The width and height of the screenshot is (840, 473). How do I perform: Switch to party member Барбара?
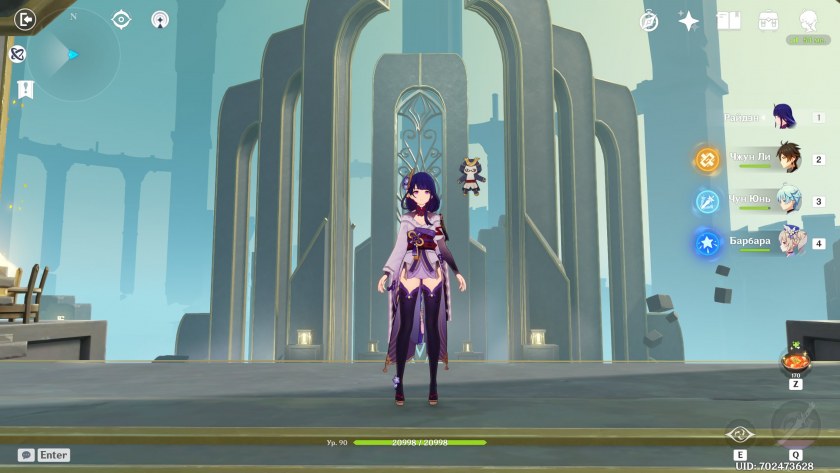pos(791,242)
